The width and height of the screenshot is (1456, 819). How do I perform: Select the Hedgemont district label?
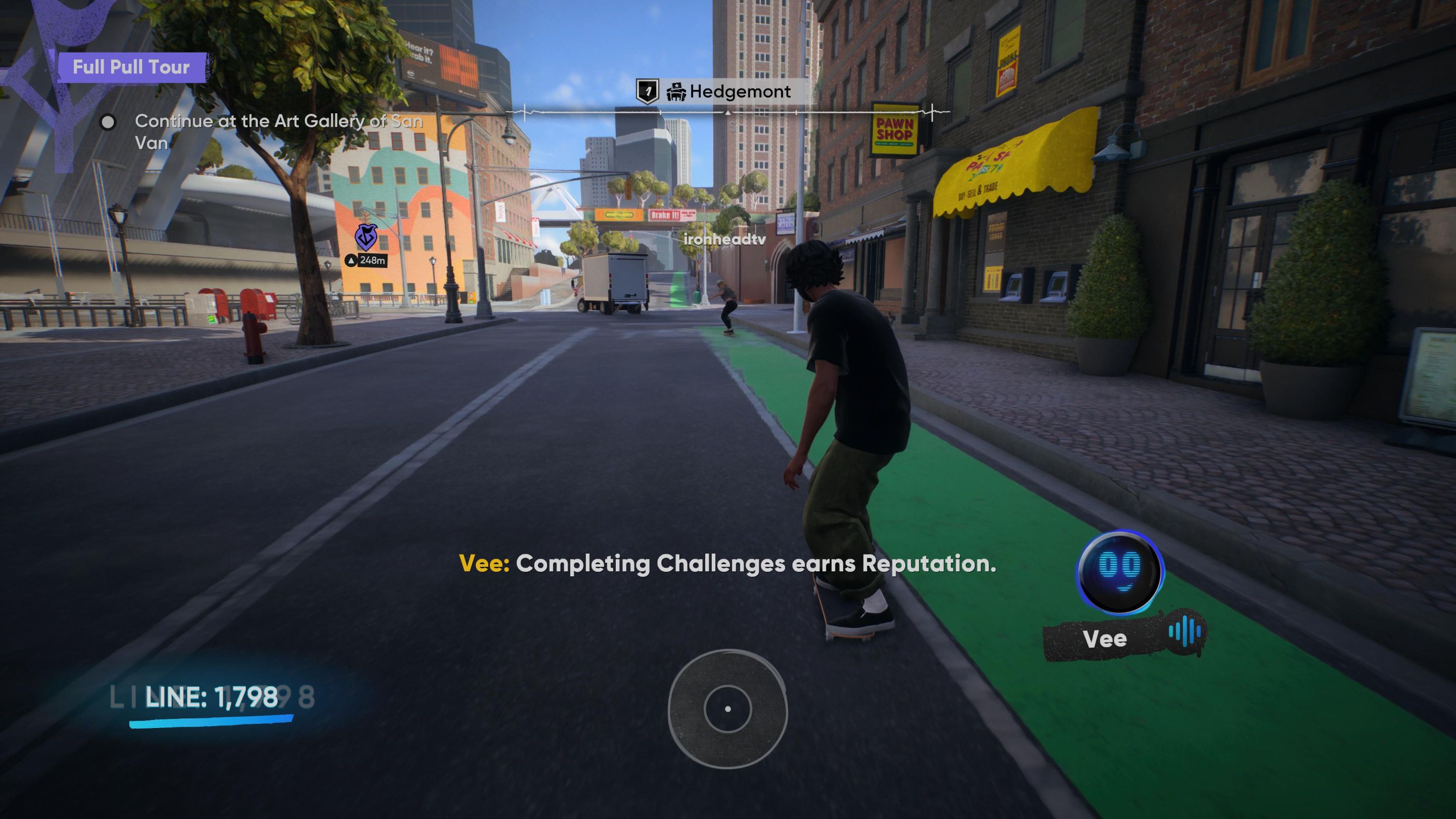click(739, 92)
